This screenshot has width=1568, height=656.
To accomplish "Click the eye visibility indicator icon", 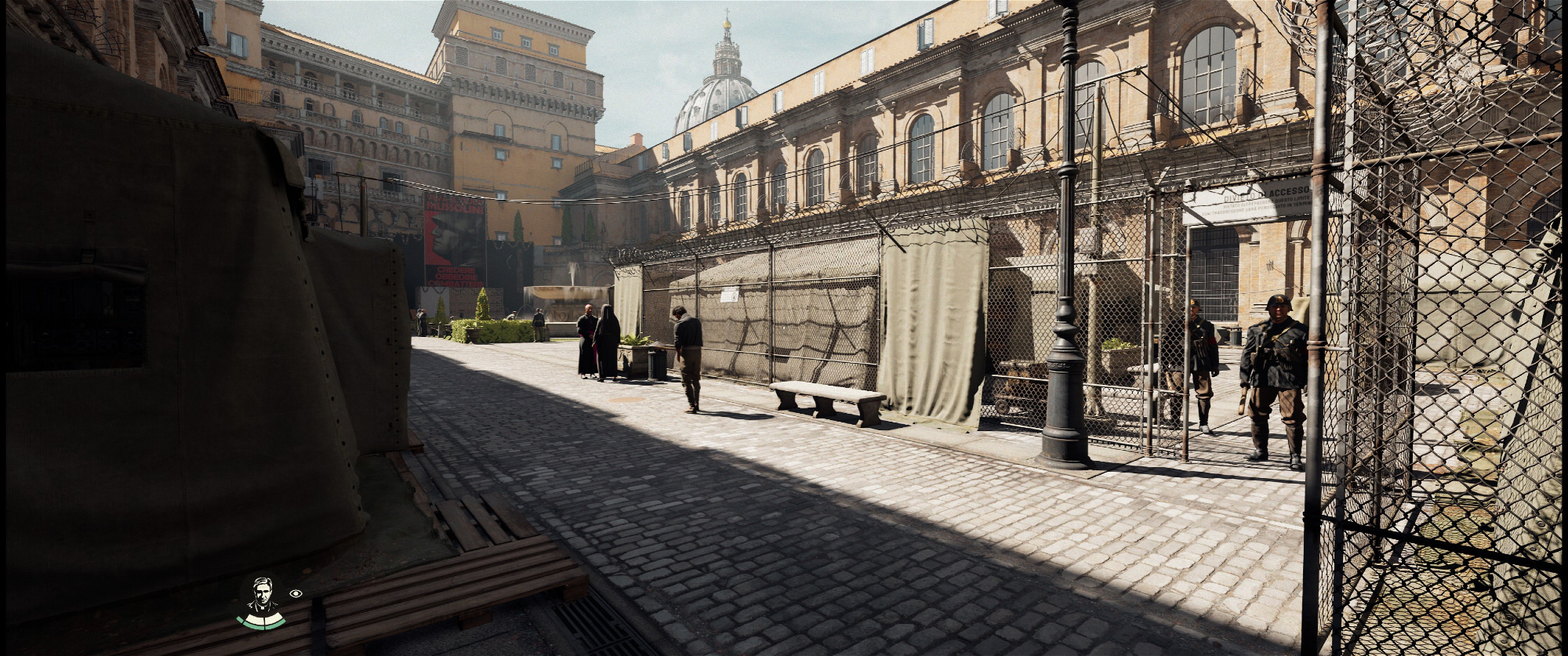I will coord(296,593).
